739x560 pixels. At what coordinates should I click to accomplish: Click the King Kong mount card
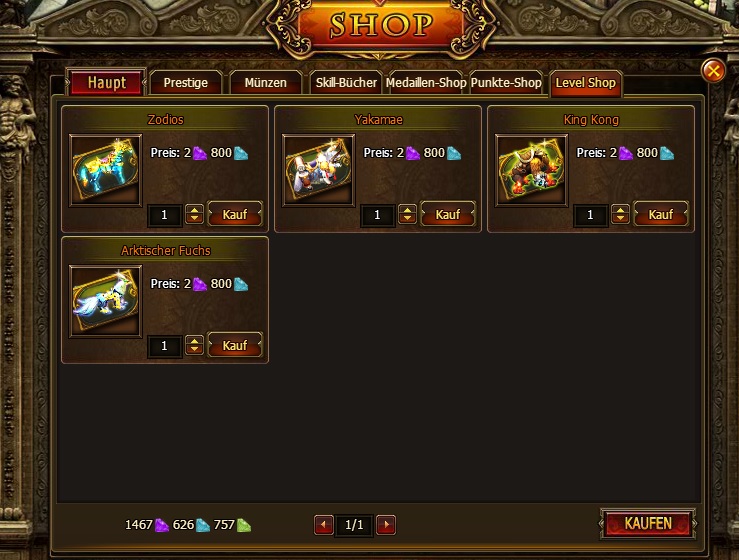(x=532, y=170)
